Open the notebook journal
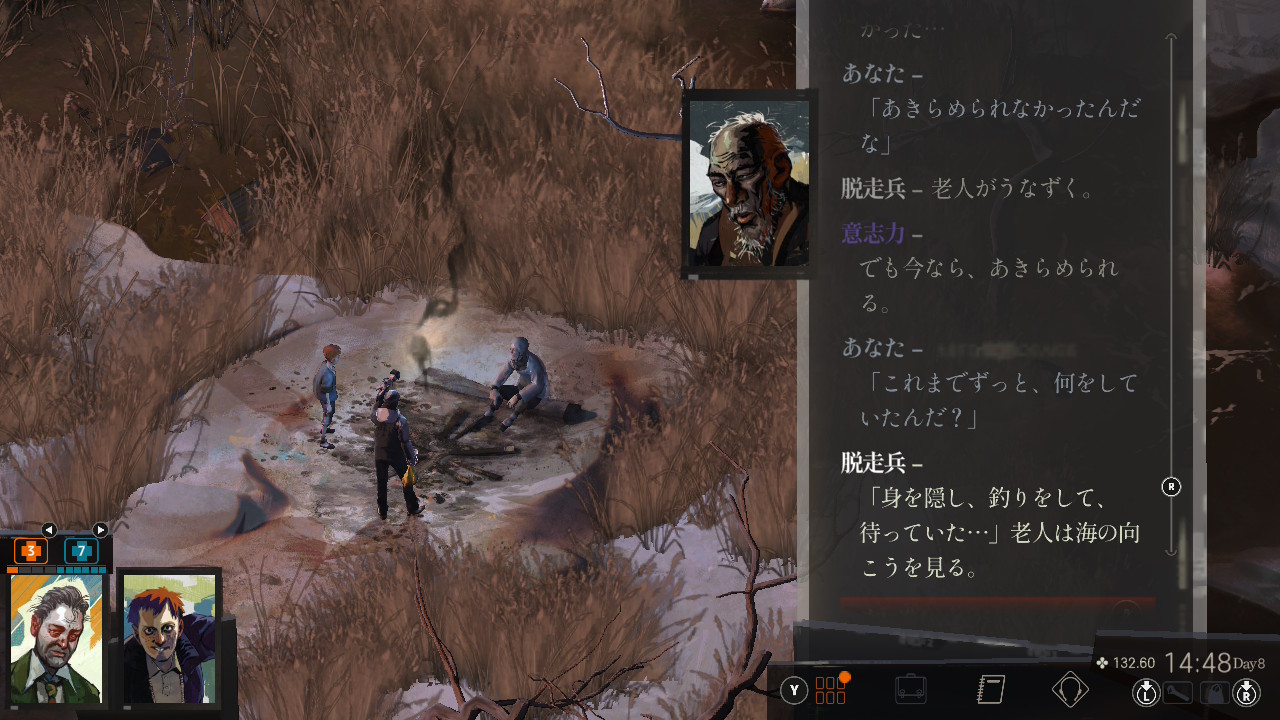The height and width of the screenshot is (720, 1280). pyautogui.click(x=990, y=690)
